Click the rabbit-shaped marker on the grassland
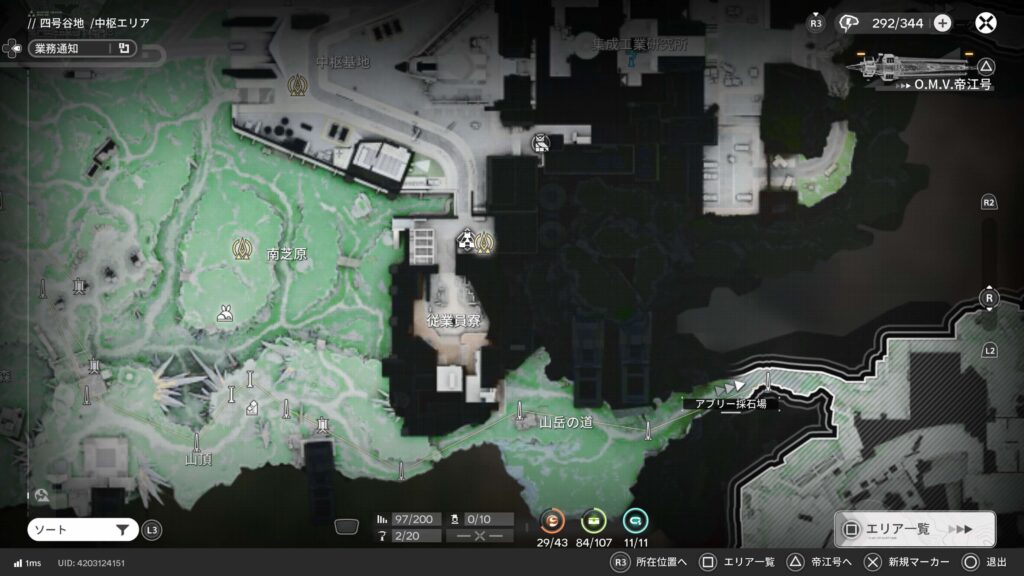Screen dimensions: 1024x576 pyautogui.click(x=225, y=315)
